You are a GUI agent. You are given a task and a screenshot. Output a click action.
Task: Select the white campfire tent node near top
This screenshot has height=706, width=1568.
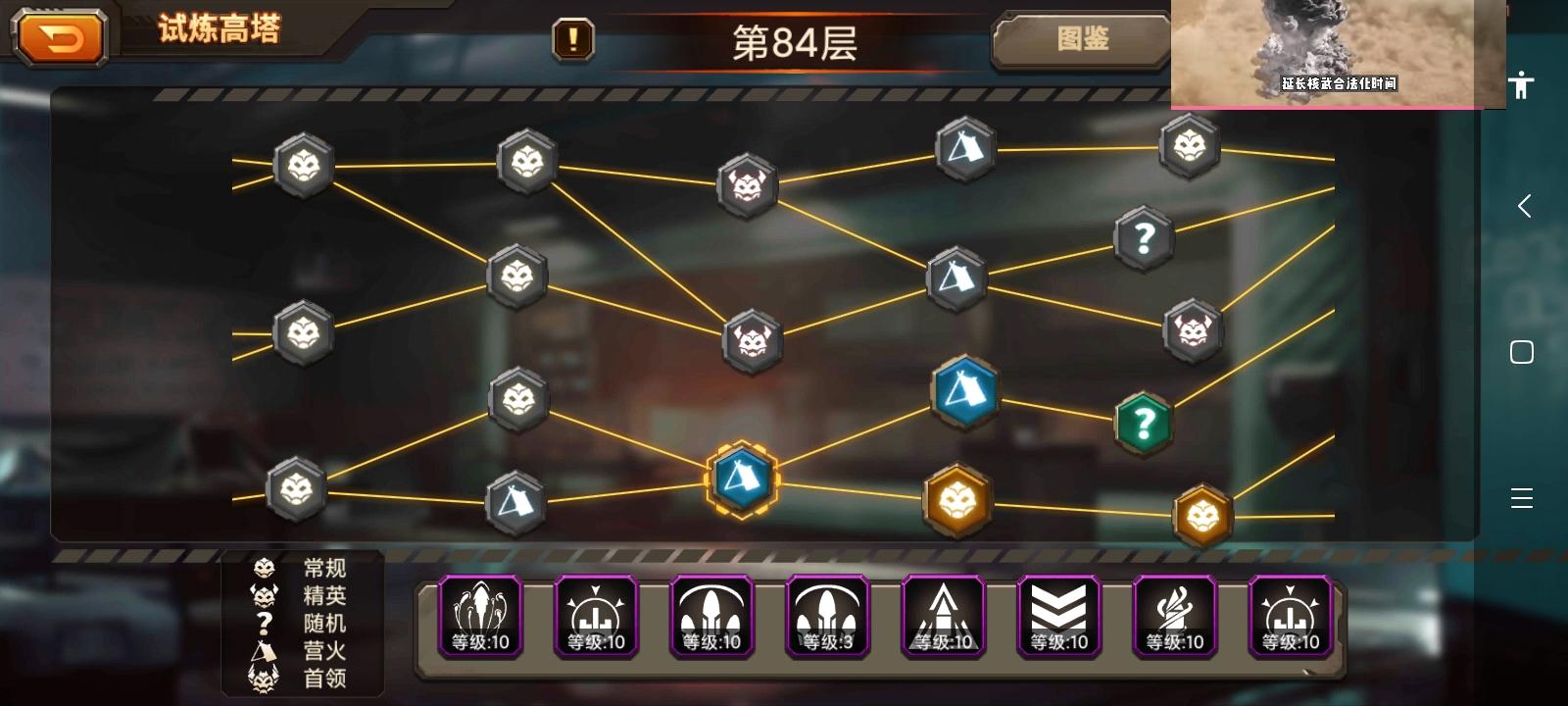coord(963,149)
